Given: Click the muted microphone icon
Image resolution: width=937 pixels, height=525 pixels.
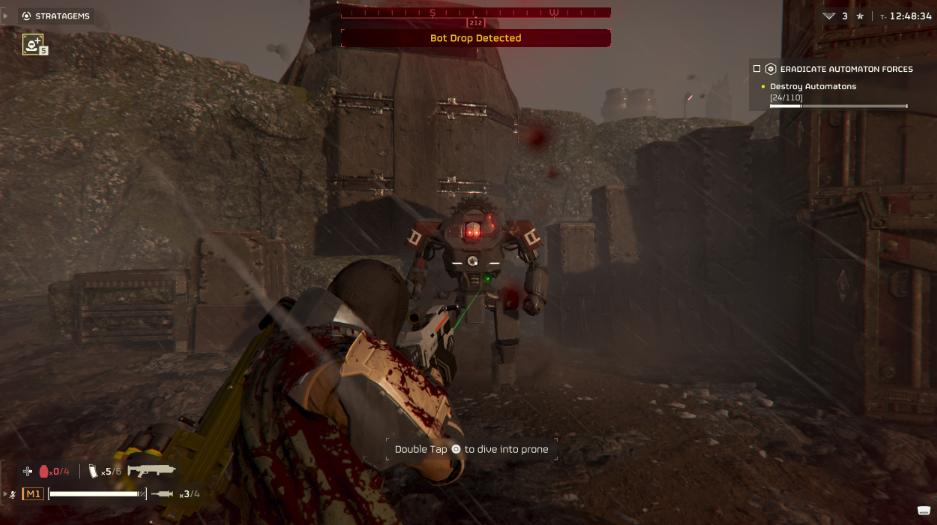Looking at the screenshot, I should tap(12, 494).
